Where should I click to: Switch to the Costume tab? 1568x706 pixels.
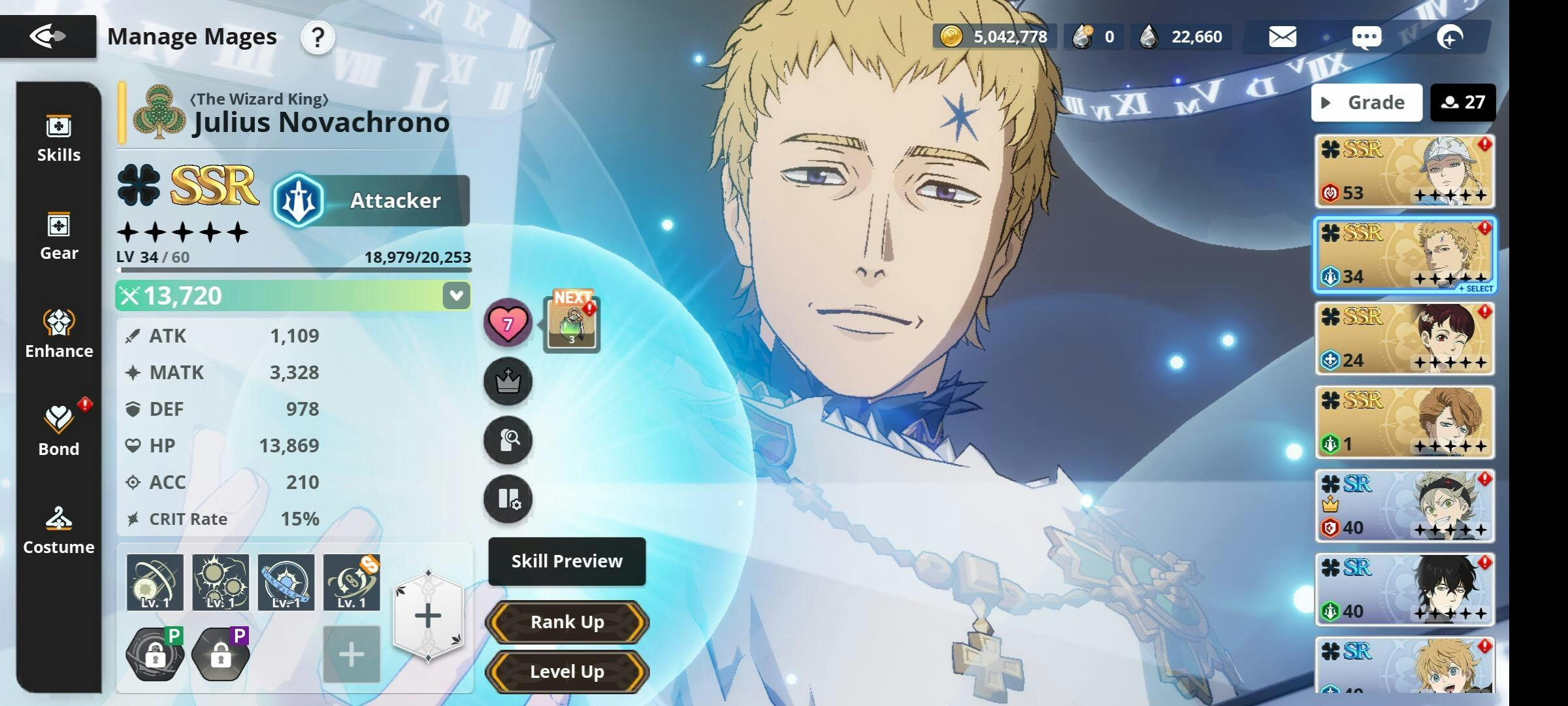pyautogui.click(x=59, y=531)
